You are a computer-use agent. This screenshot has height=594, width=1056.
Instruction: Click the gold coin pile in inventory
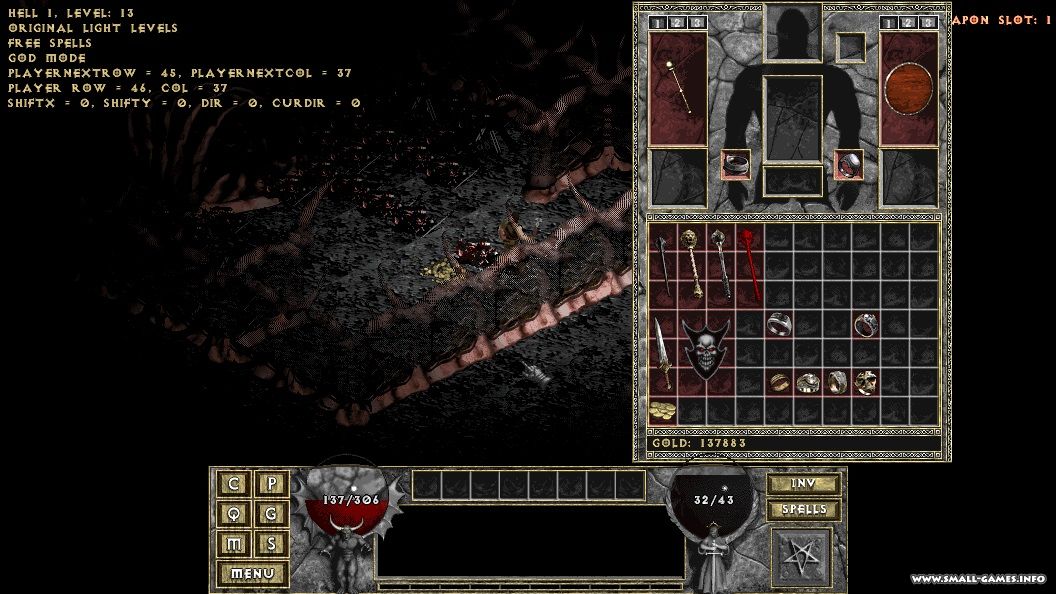point(661,410)
